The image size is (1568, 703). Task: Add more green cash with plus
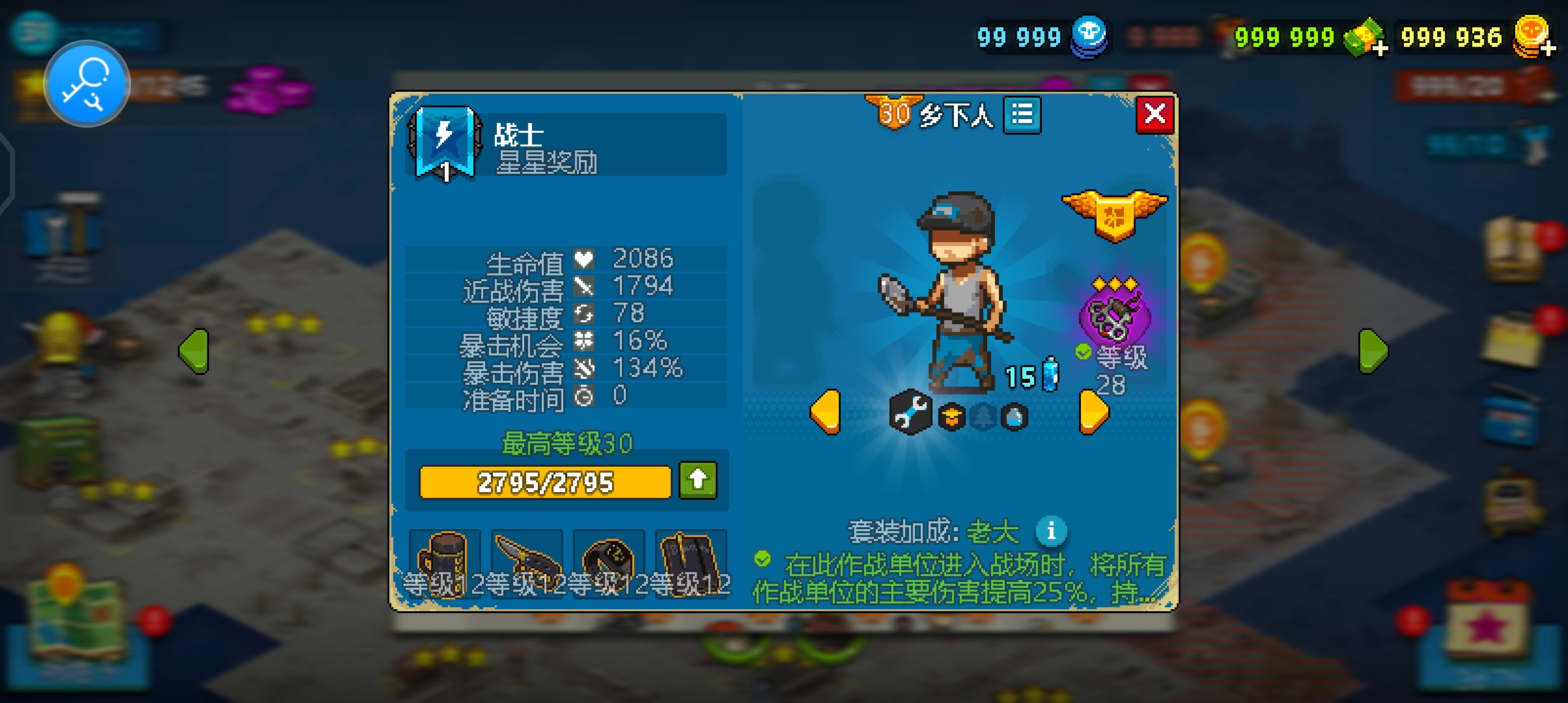coord(1379,47)
